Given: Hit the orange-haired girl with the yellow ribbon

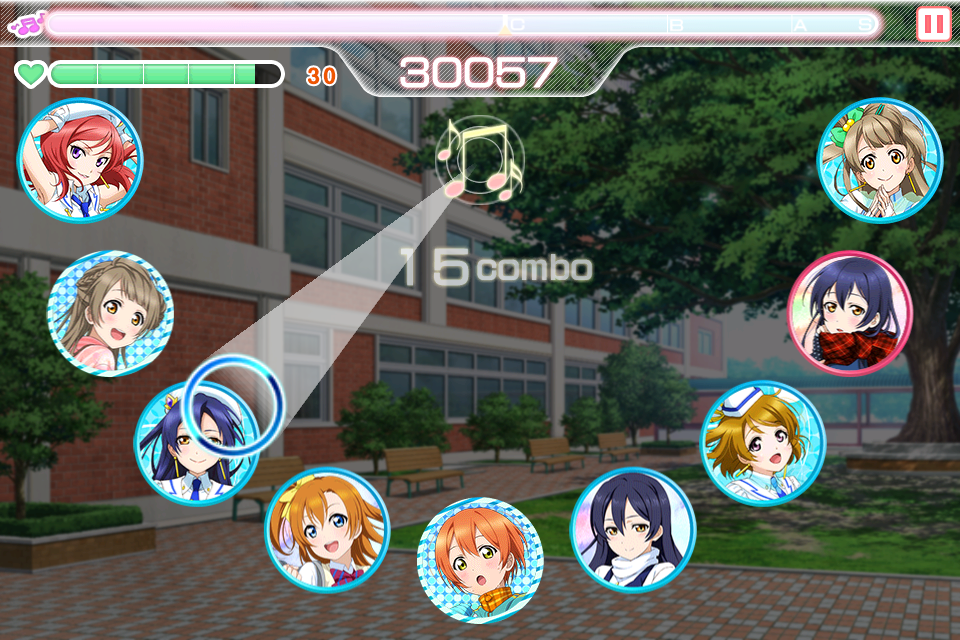Looking at the screenshot, I should pos(327,530).
